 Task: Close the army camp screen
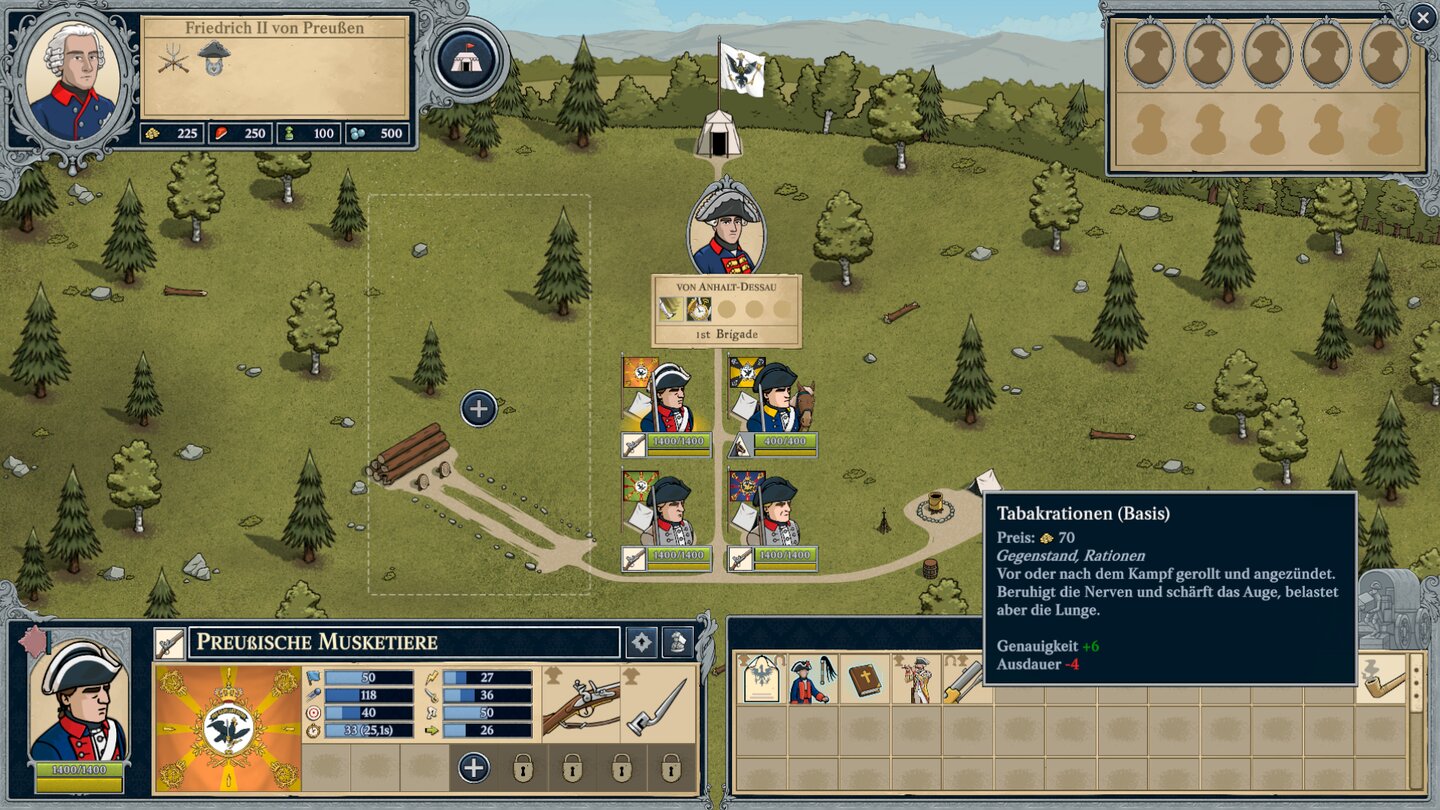1422,17
